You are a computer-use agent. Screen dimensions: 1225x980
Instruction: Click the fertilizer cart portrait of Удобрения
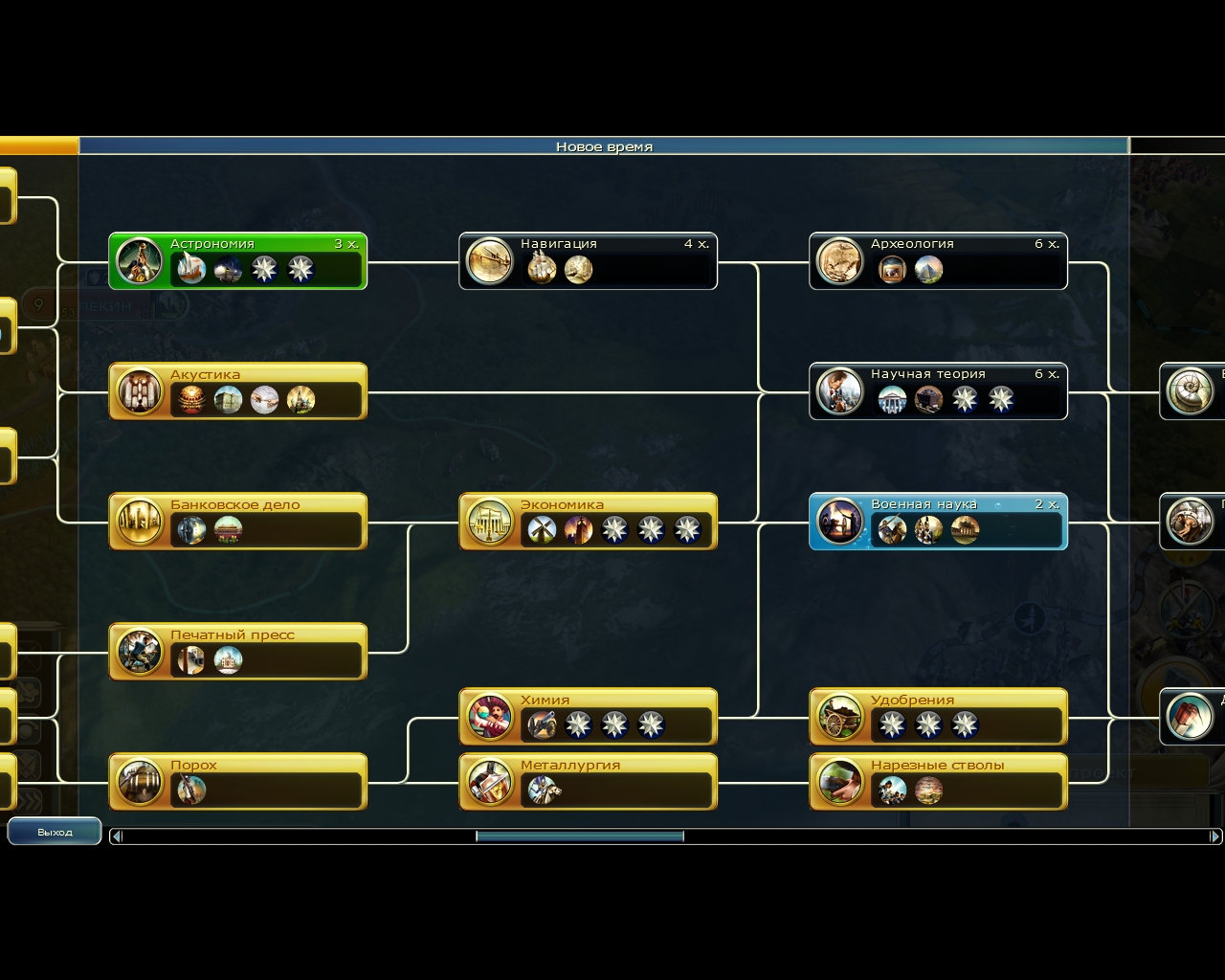pyautogui.click(x=839, y=716)
